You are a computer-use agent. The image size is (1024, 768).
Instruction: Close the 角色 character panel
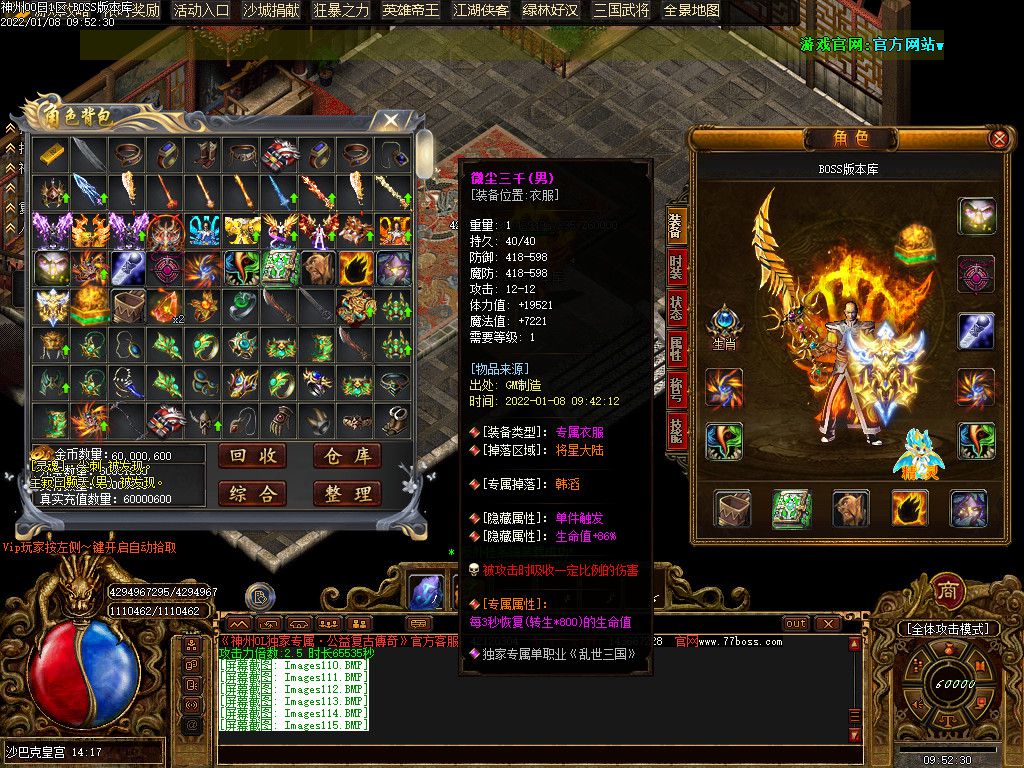pyautogui.click(x=998, y=139)
